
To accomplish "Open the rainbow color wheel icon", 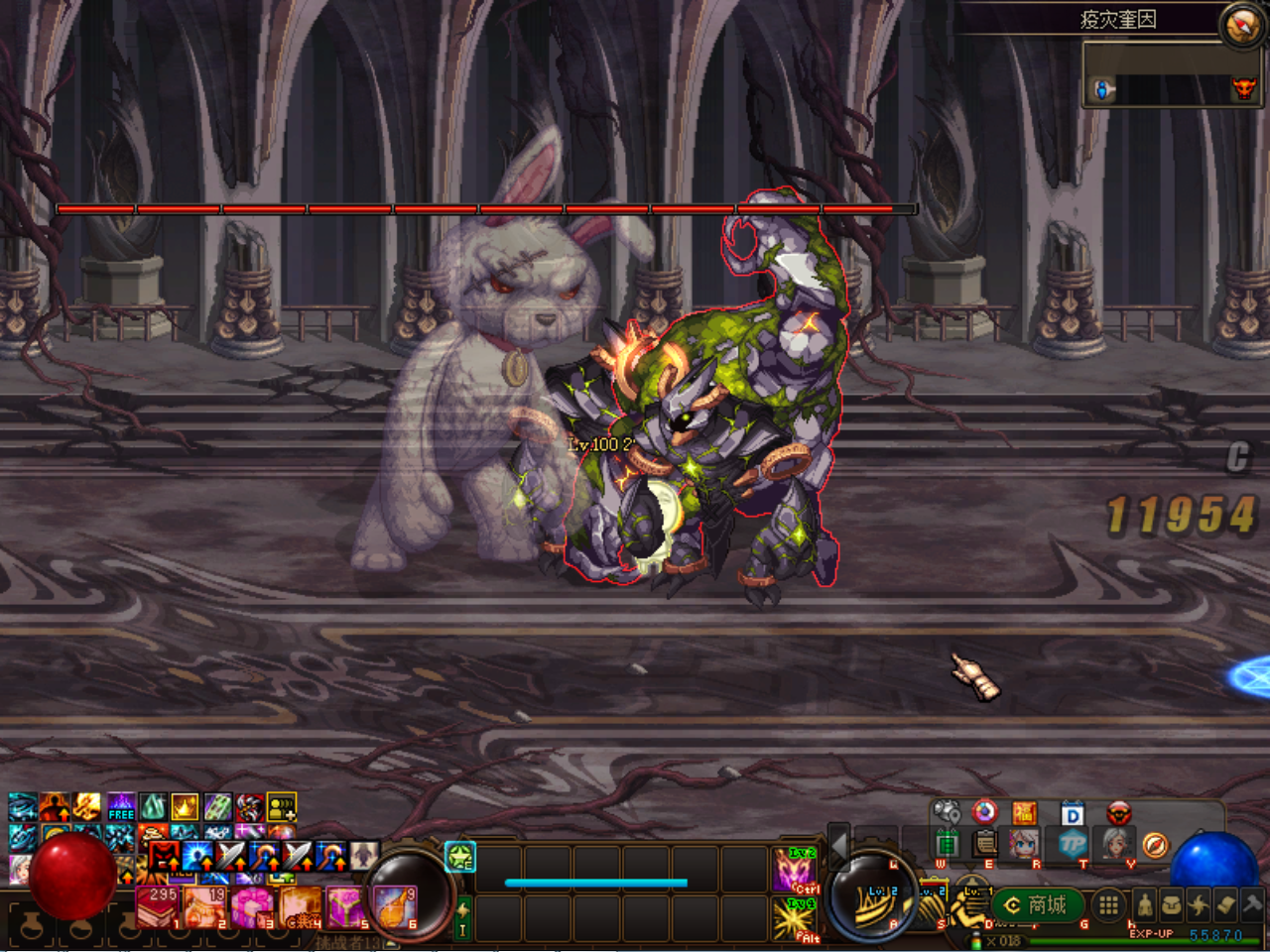I will point(984,813).
